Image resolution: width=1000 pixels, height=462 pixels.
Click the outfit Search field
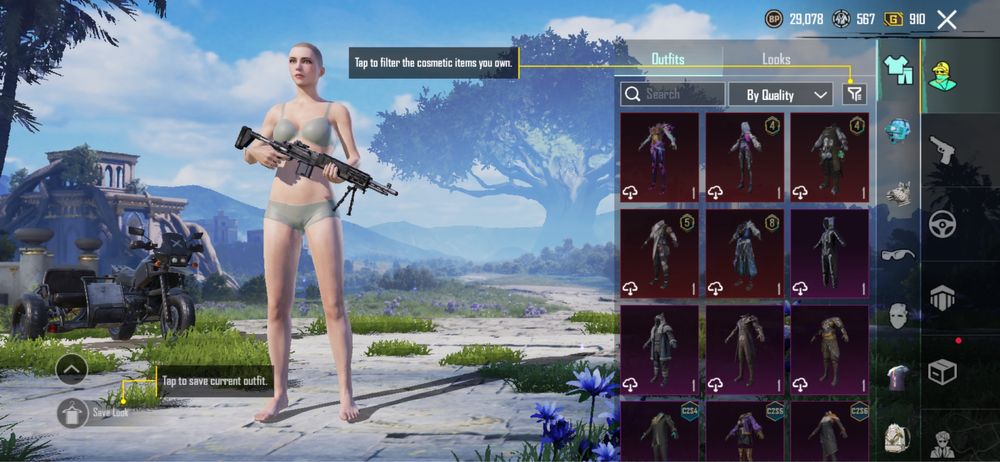(x=673, y=94)
